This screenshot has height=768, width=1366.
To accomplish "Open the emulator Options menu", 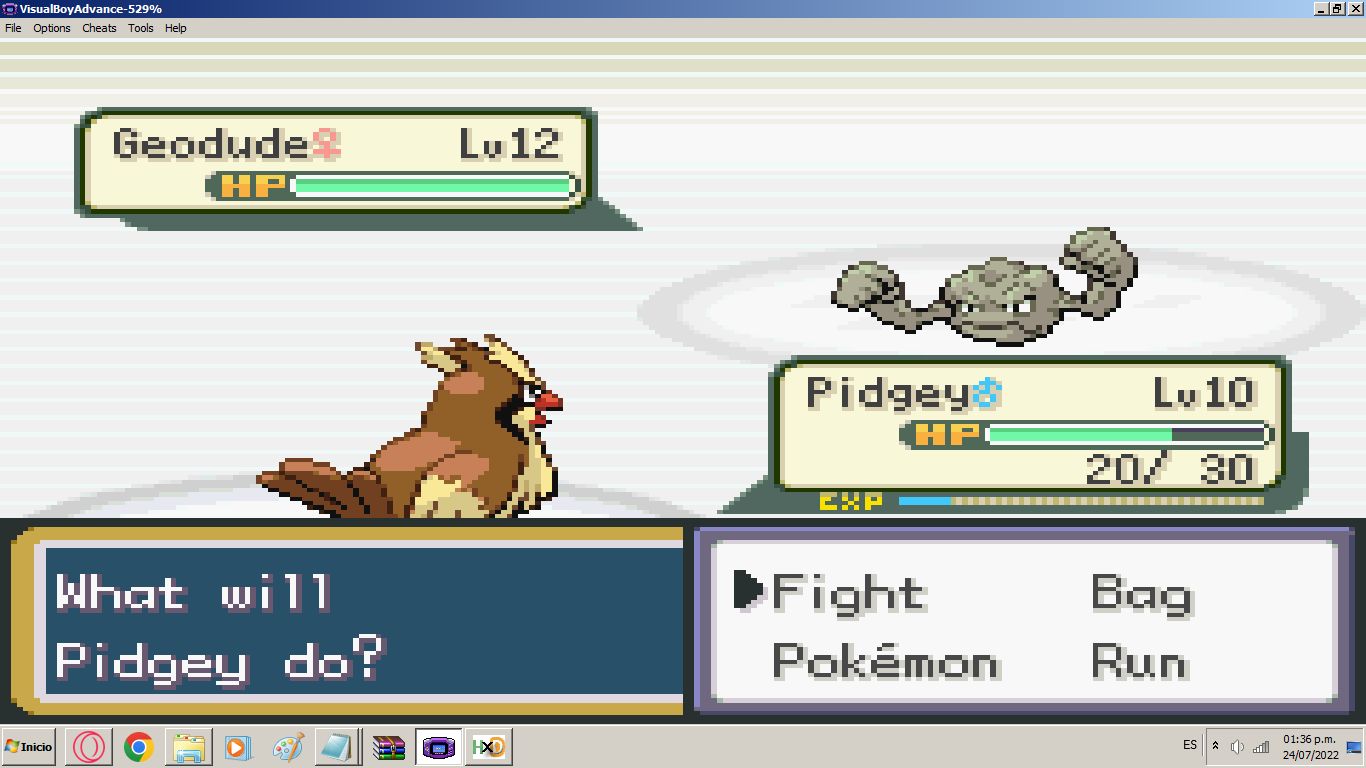I will [52, 28].
